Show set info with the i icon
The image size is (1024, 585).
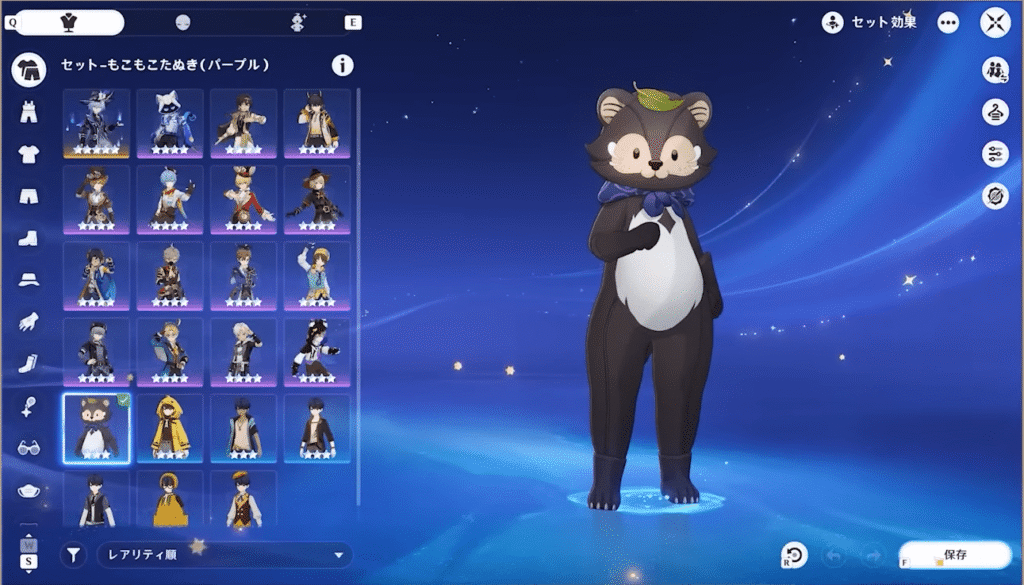[x=342, y=66]
